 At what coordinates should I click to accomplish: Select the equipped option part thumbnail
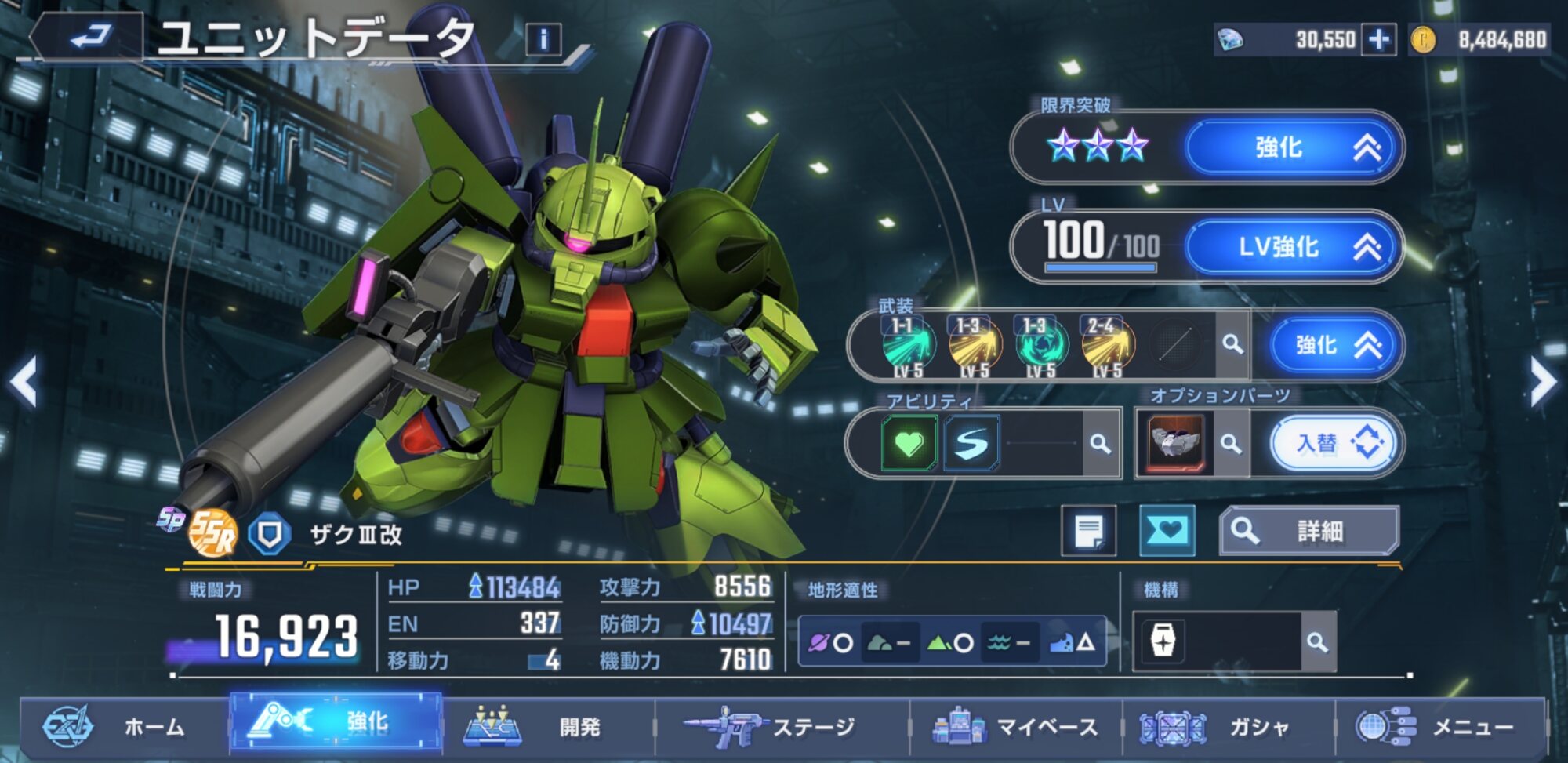coord(1174,444)
